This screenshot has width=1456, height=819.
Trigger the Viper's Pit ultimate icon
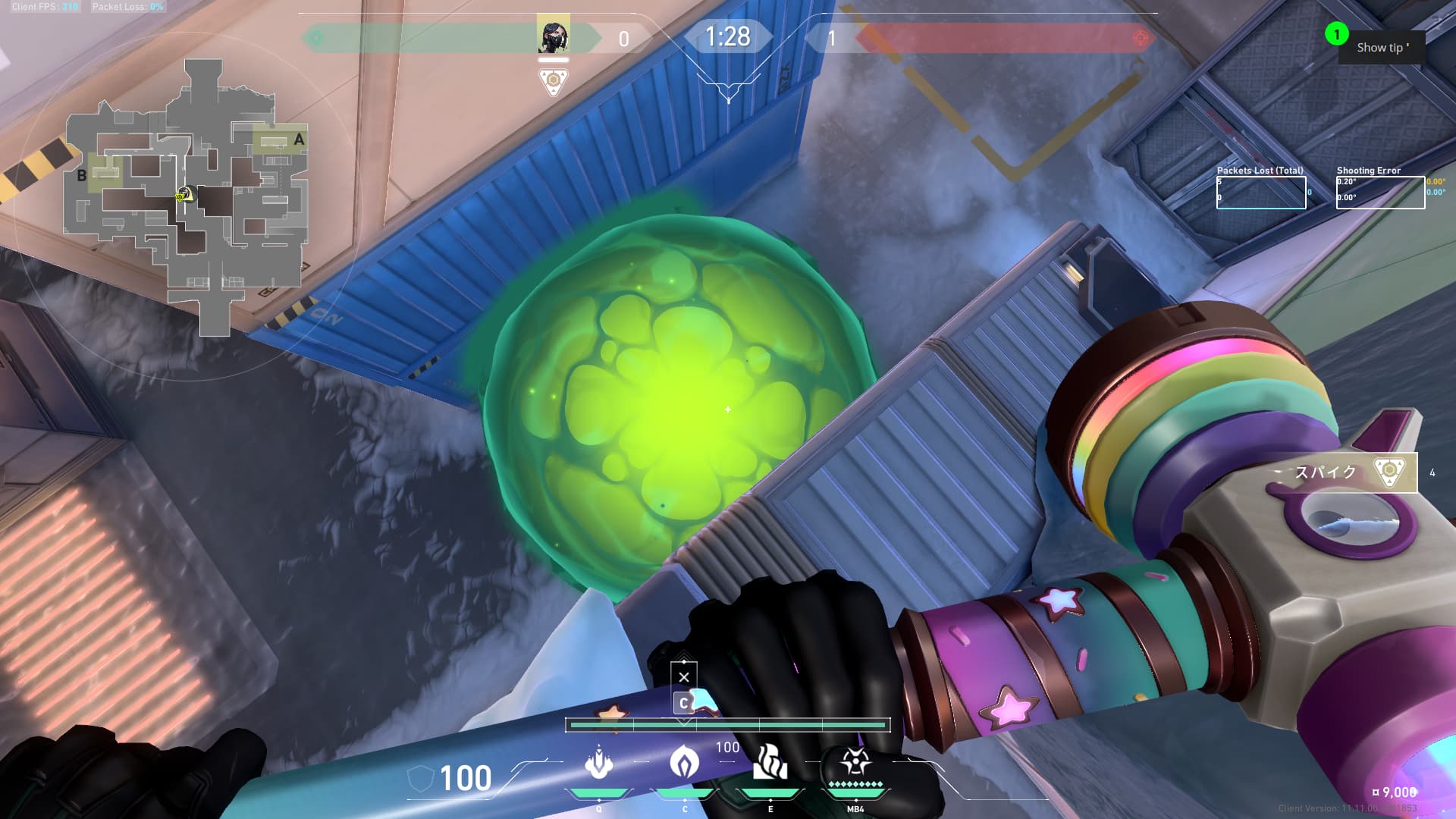point(855,761)
